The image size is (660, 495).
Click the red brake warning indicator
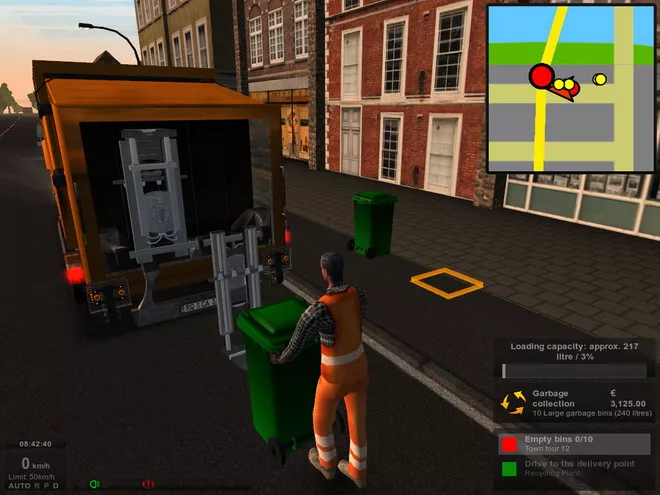[148, 484]
